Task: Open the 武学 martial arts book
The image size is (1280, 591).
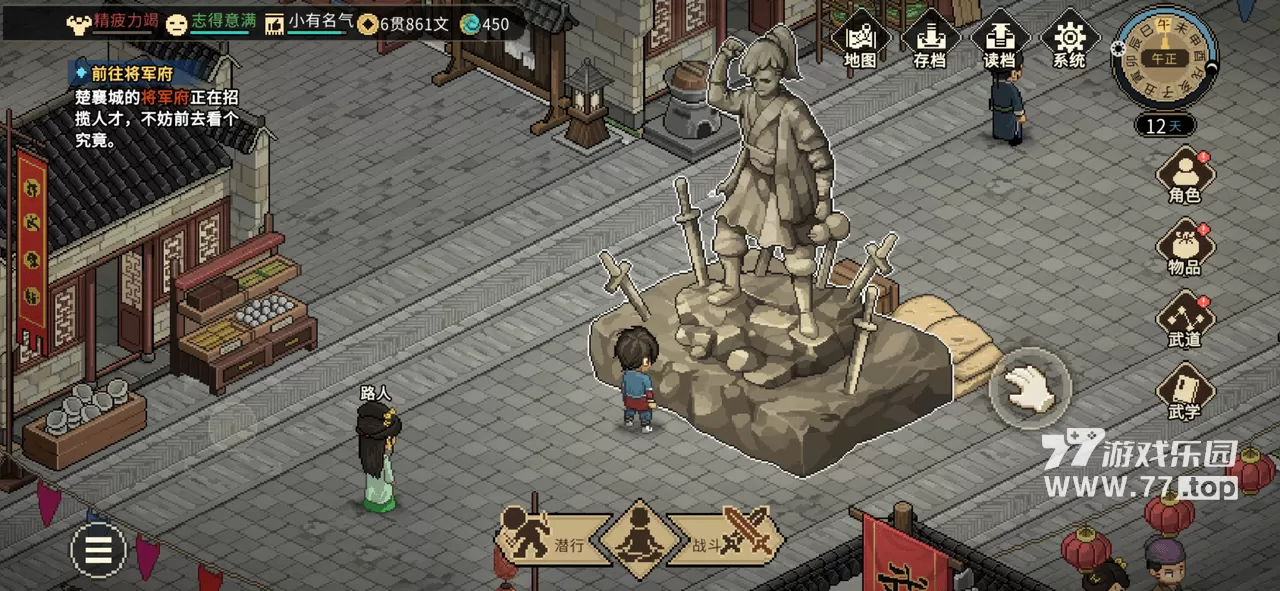Action: [x=1184, y=391]
